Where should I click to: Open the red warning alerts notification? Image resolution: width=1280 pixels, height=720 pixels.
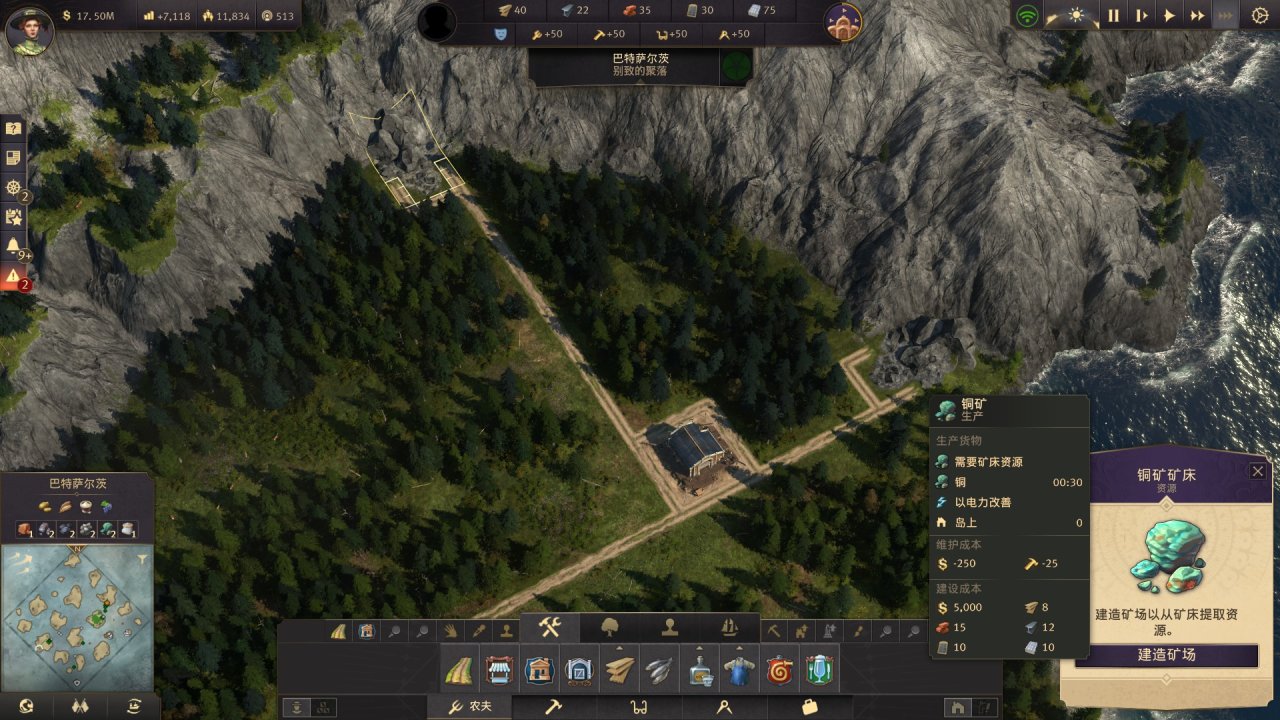pos(14,276)
